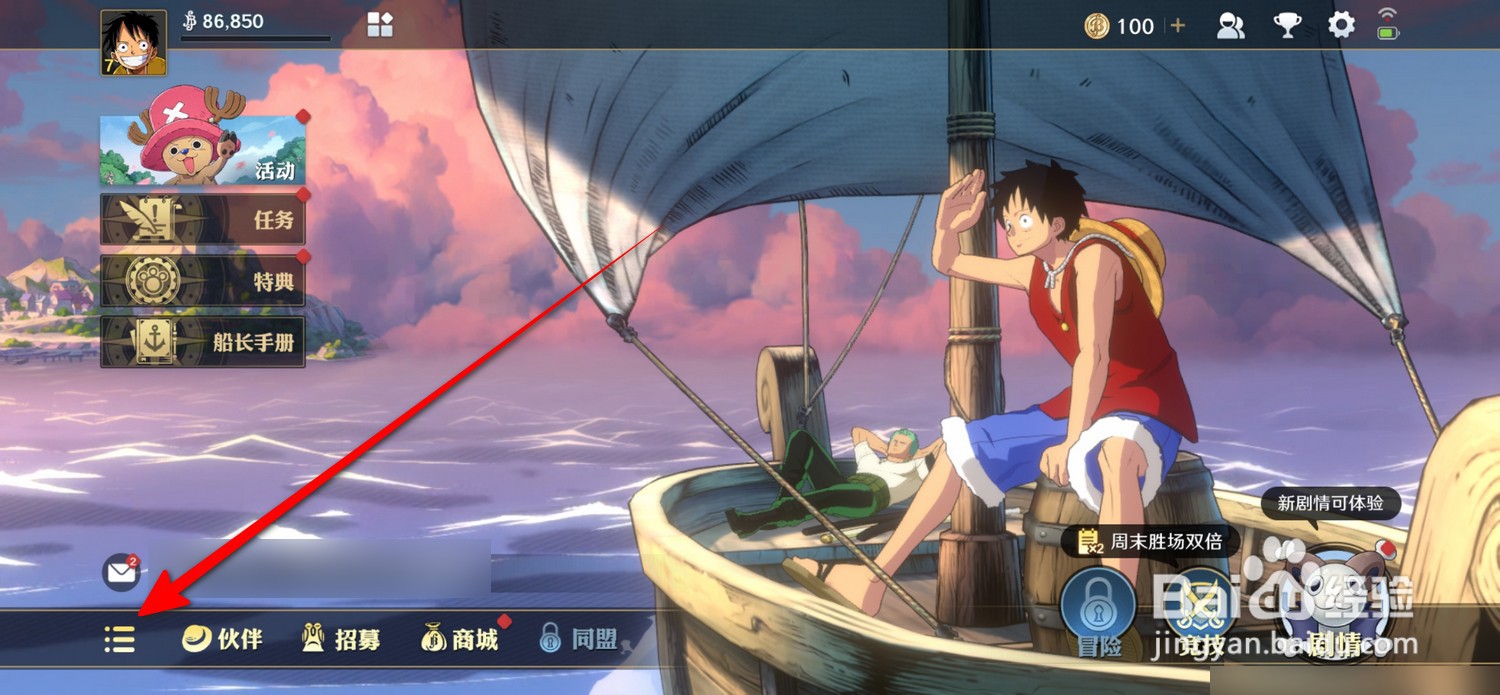Open the 招募 recruit screen

pyautogui.click(x=341, y=639)
